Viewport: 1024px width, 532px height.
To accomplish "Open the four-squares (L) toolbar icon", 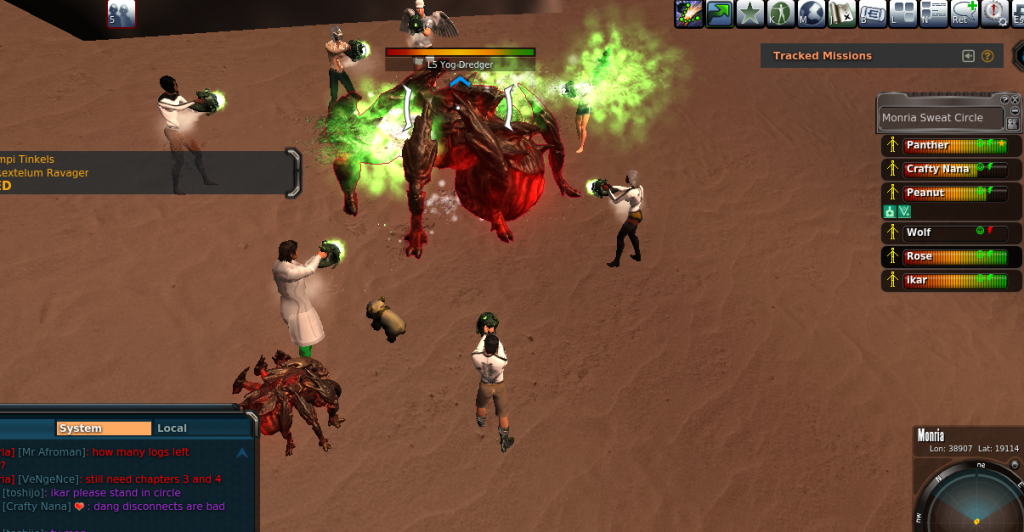I will (x=902, y=13).
